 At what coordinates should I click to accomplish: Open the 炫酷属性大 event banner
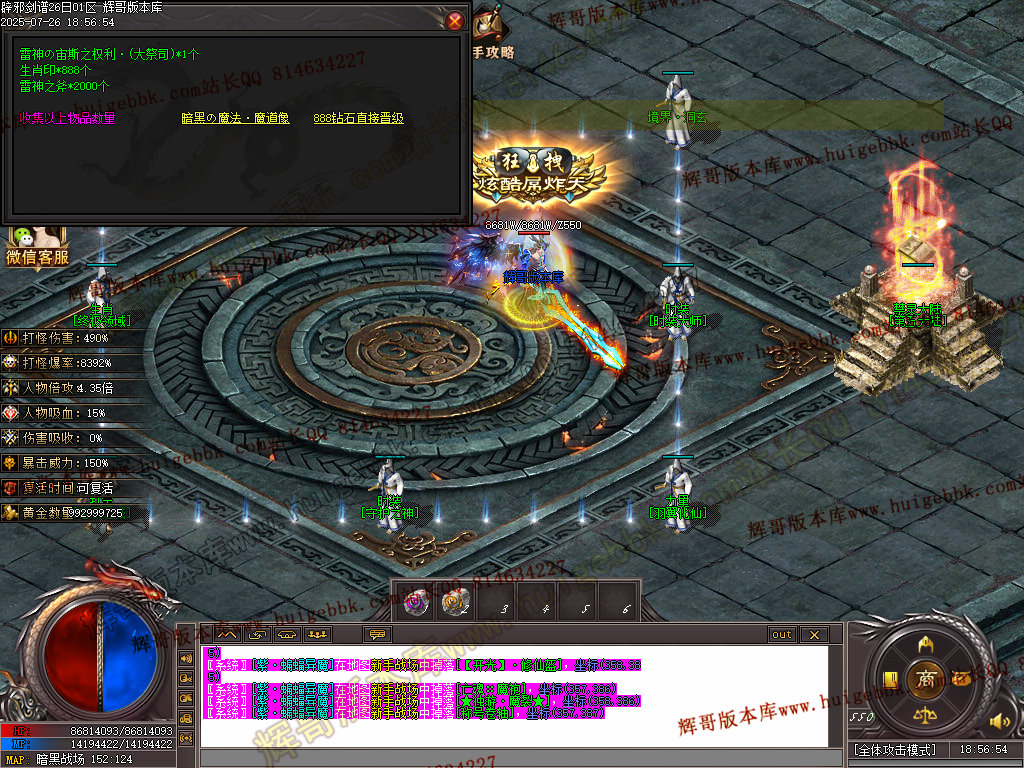point(540,180)
